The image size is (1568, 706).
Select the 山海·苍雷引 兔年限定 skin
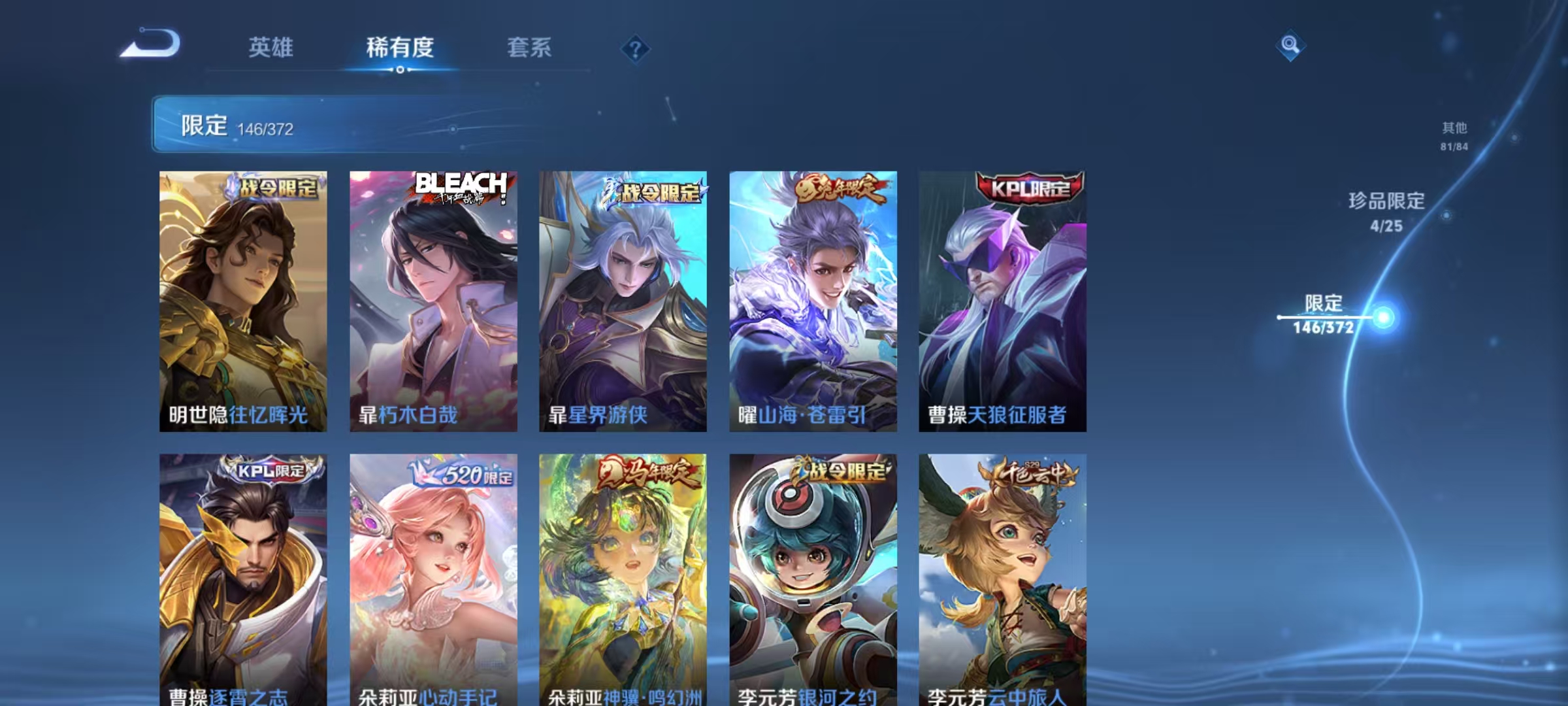812,301
